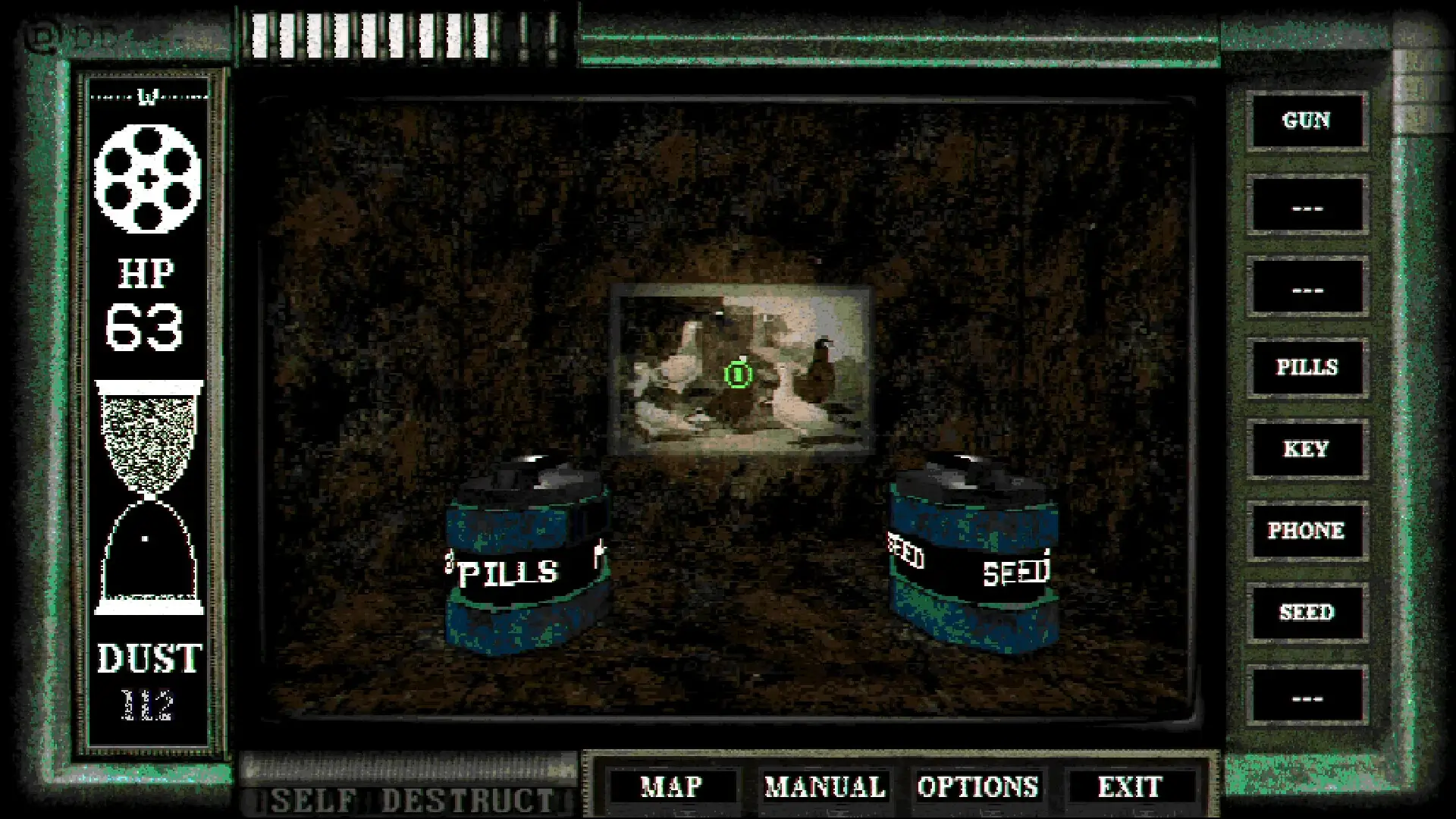1456x819 pixels.
Task: Click the empty inventory slot below GUN
Action: click(x=1307, y=203)
